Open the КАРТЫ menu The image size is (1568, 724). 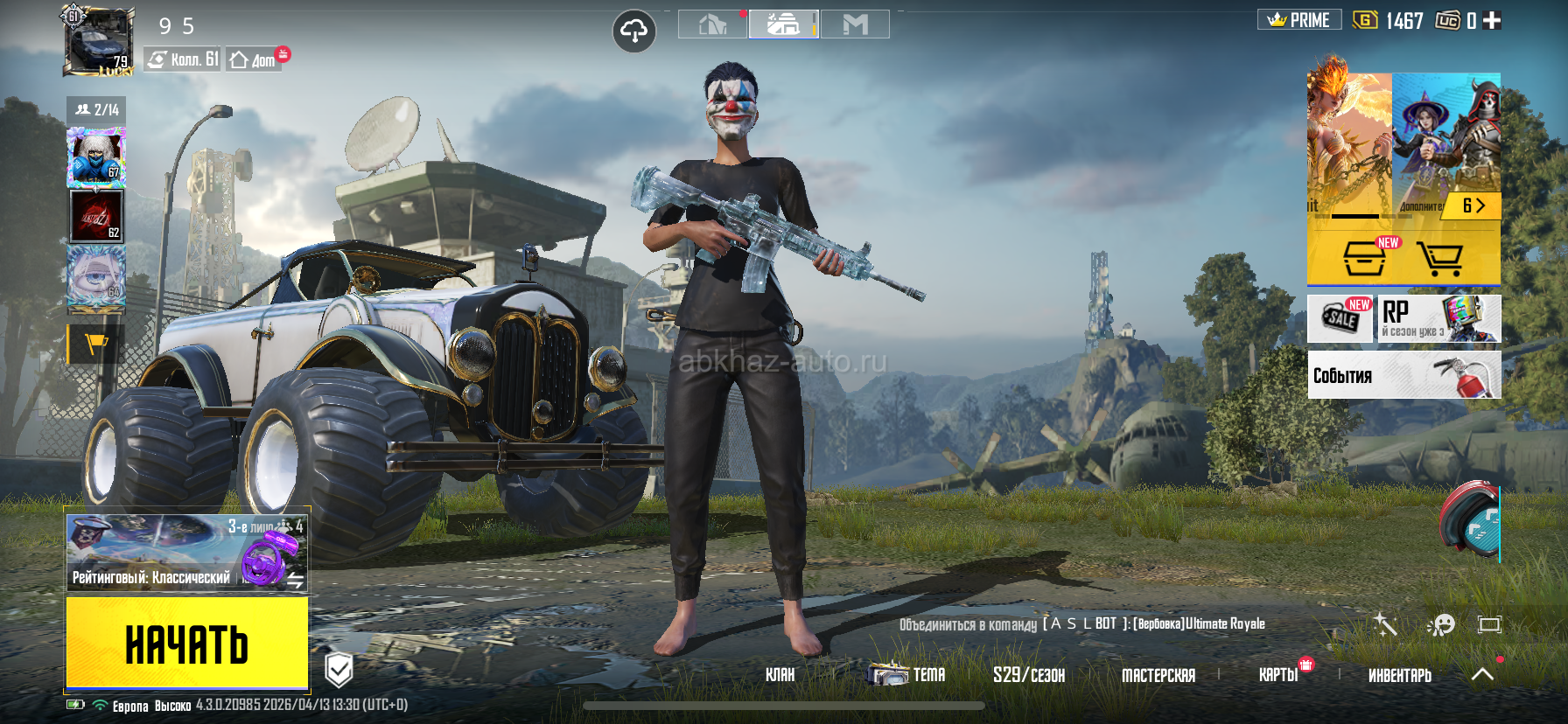click(x=1278, y=675)
